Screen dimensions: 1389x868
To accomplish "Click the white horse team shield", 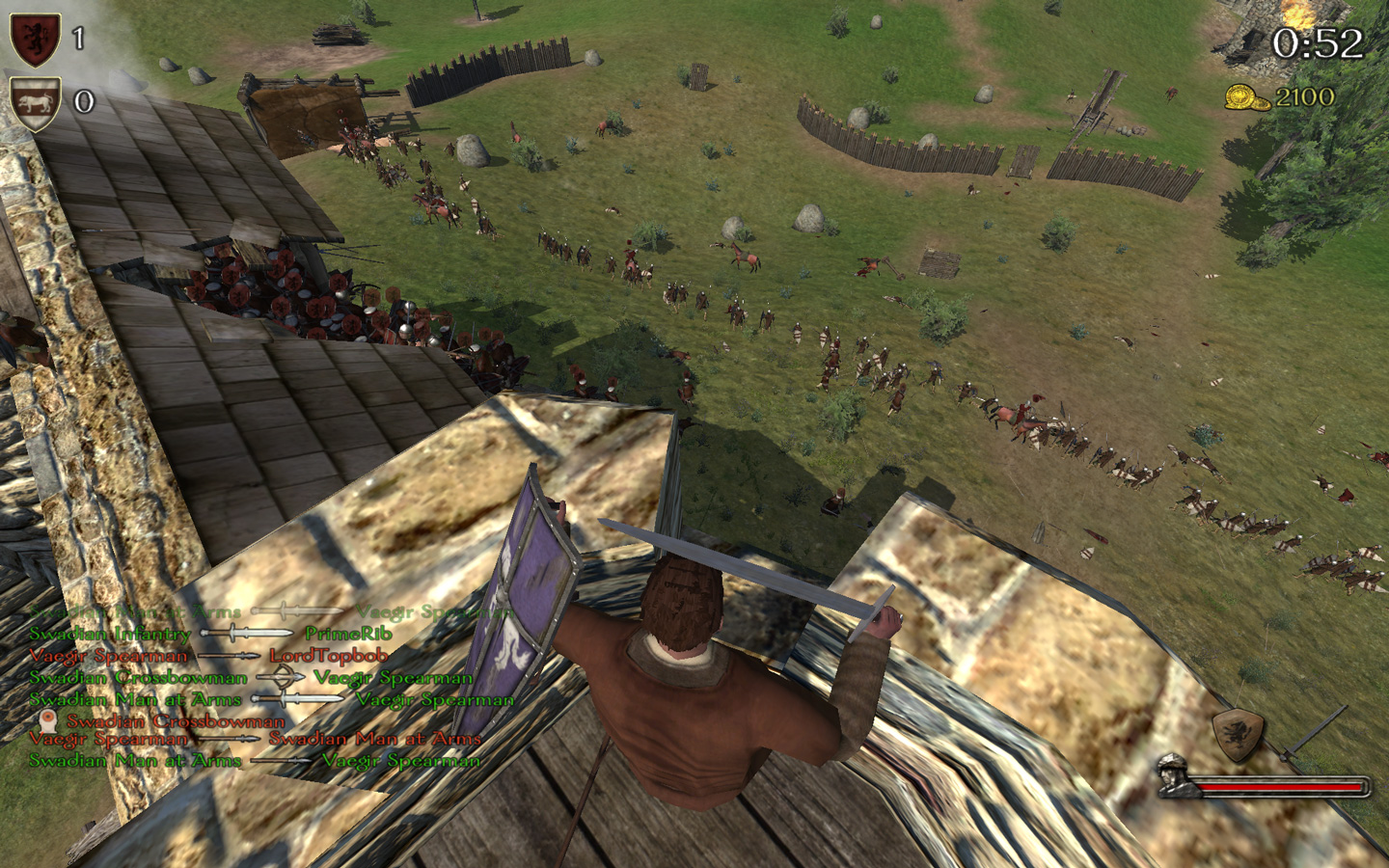I will tap(35, 102).
